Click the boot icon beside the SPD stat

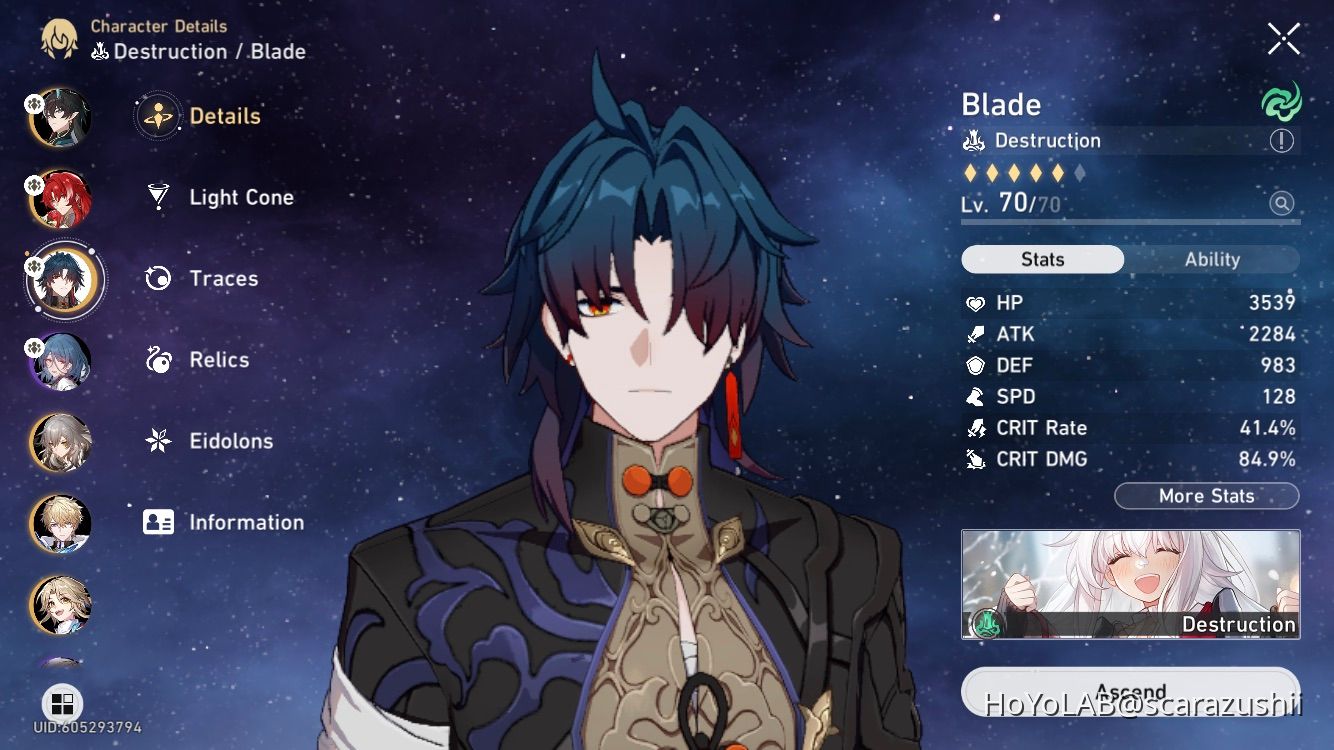976,396
